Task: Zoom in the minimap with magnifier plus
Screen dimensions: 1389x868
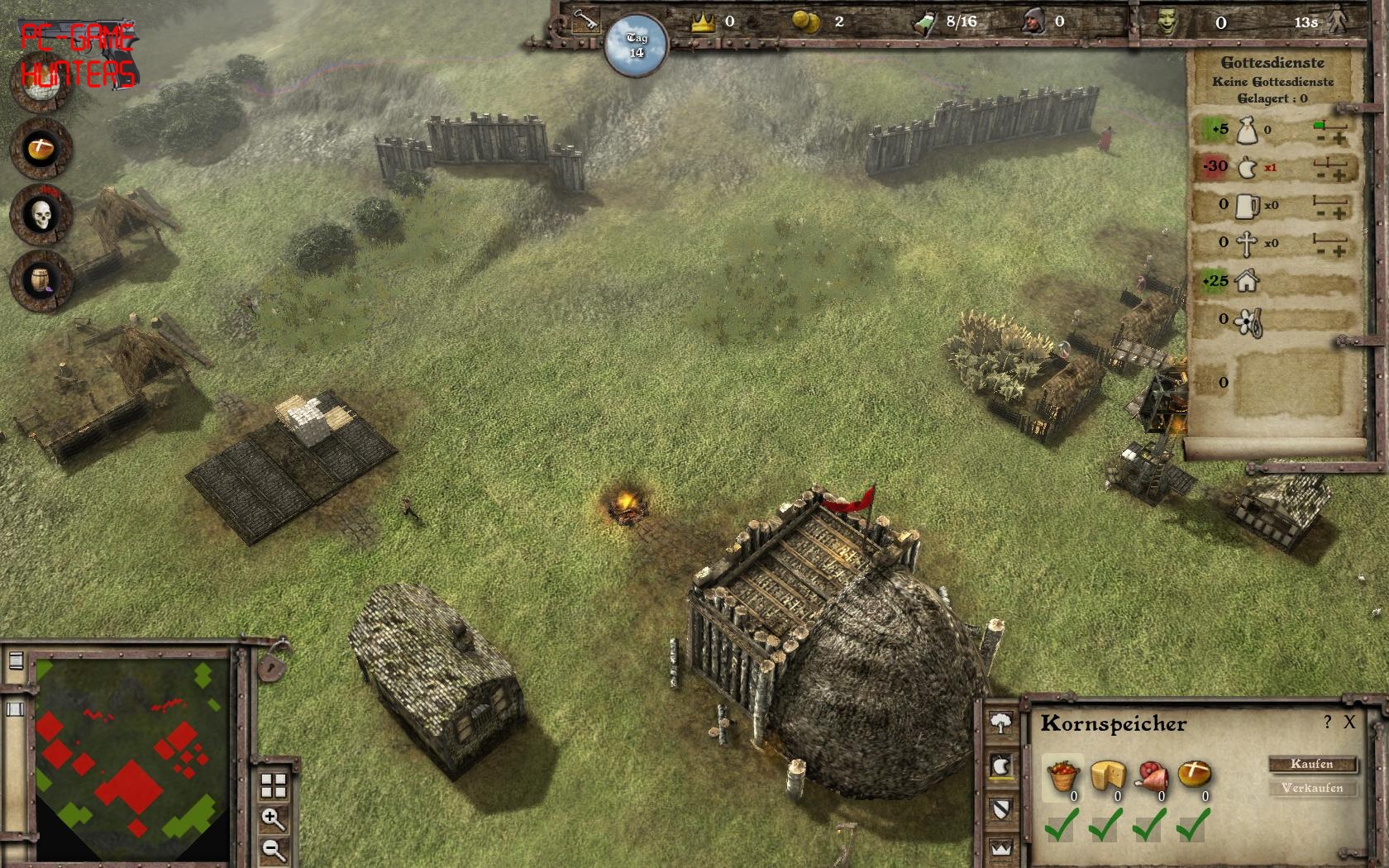Action: point(273,819)
